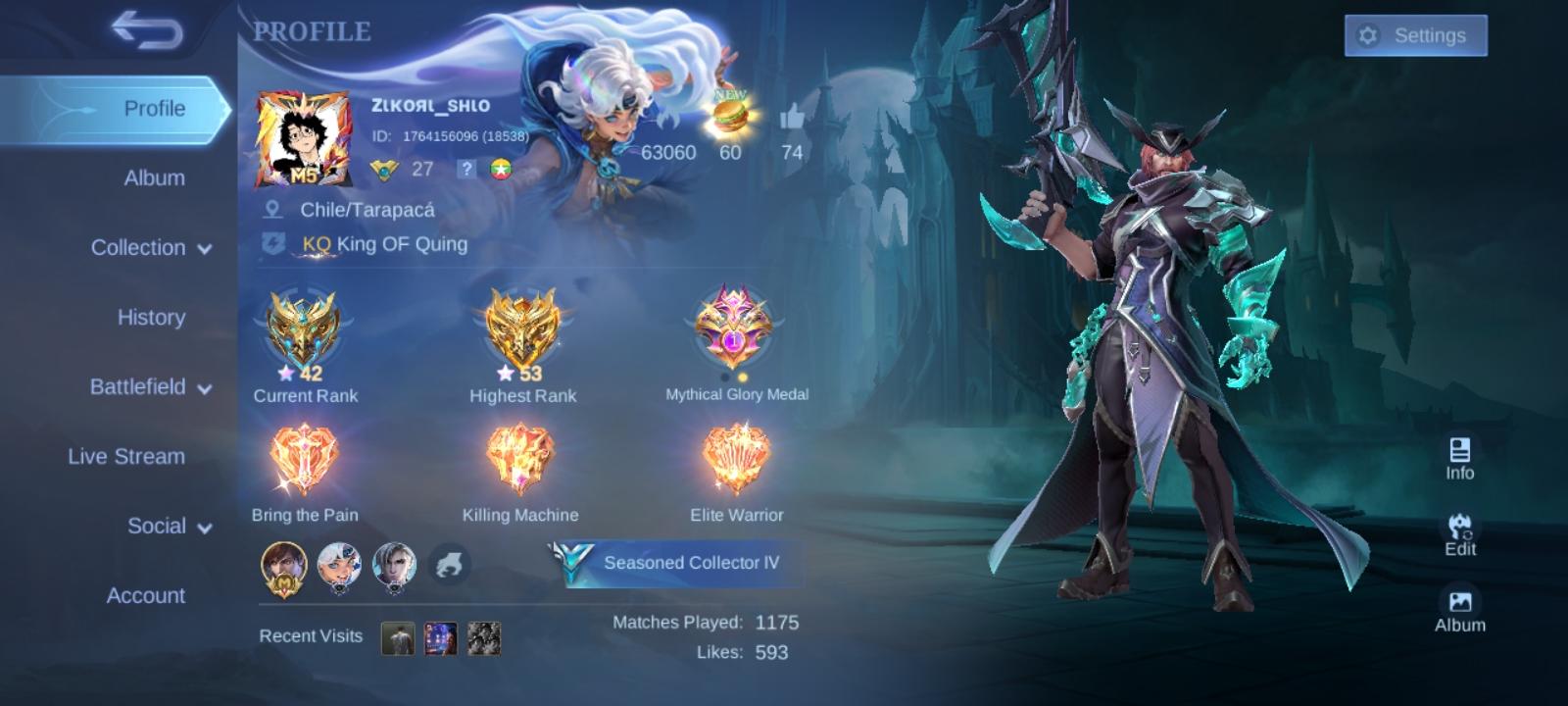Click the Bring the Pain medal
Image resolution: width=1568 pixels, height=706 pixels.
tap(305, 456)
